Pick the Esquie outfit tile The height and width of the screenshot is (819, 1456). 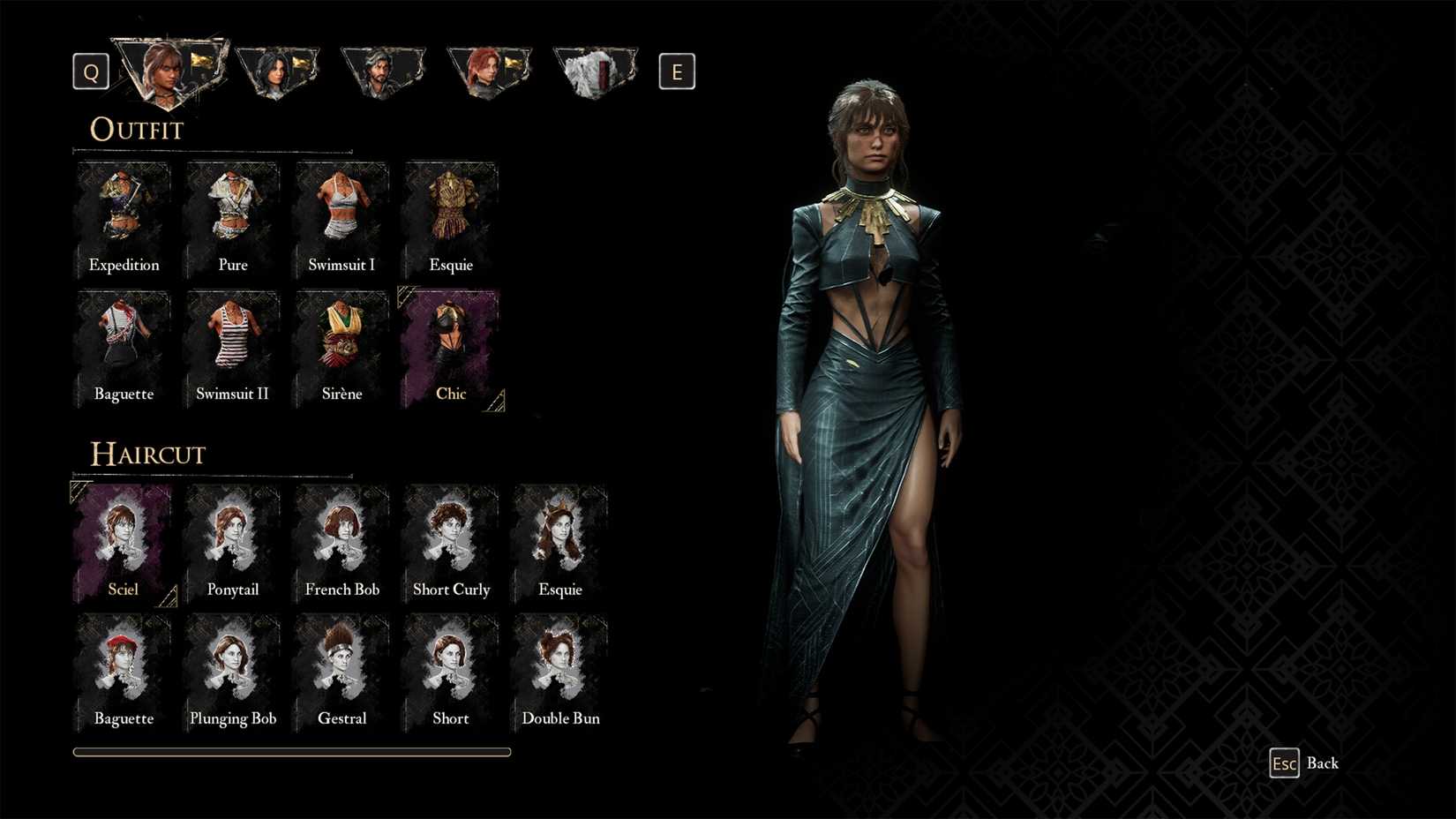[x=451, y=221]
